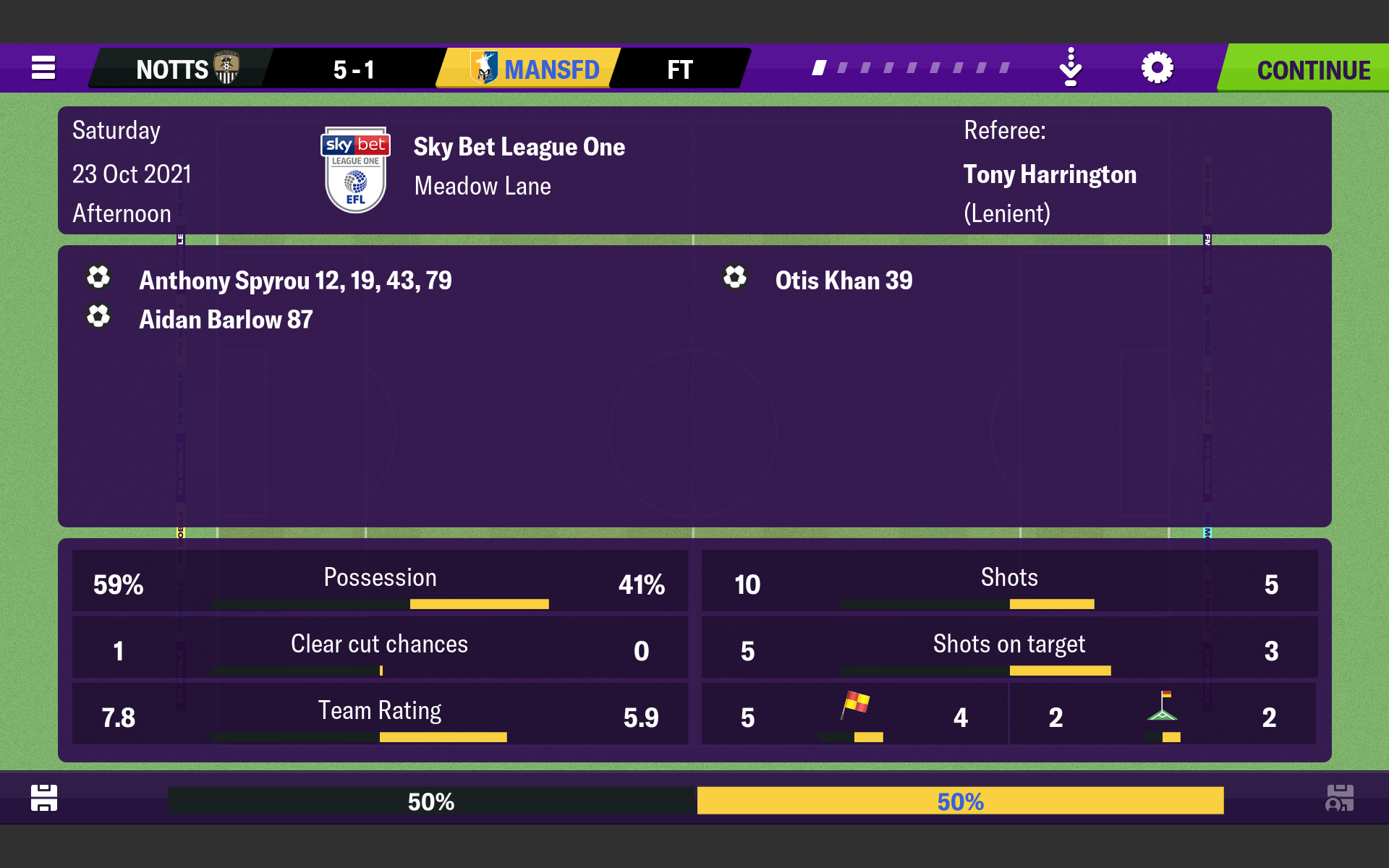
Task: Open Sky Bet League One competition
Action: [x=519, y=147]
